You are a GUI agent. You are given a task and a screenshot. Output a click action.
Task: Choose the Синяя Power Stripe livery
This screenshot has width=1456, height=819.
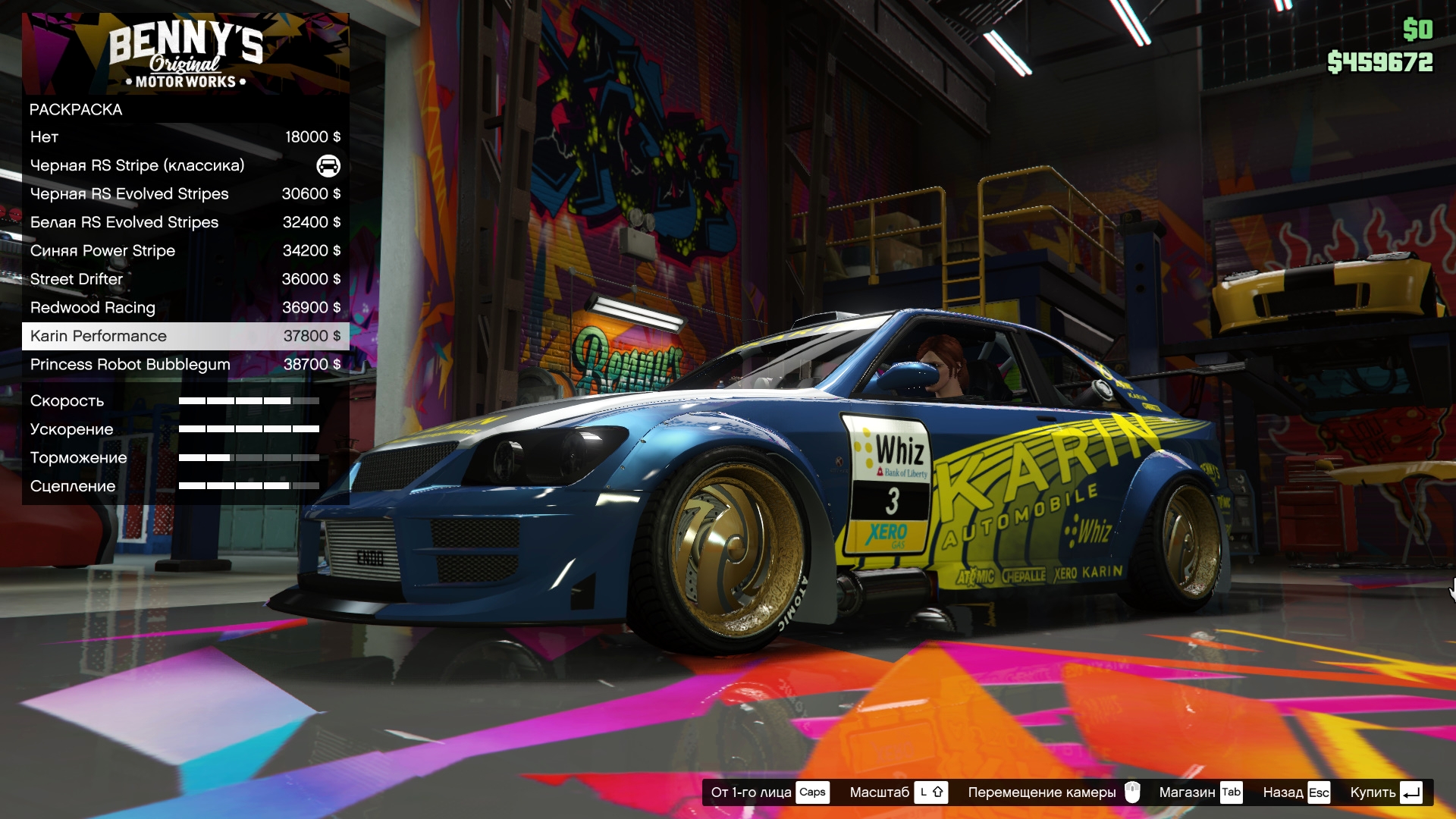pyautogui.click(x=185, y=251)
